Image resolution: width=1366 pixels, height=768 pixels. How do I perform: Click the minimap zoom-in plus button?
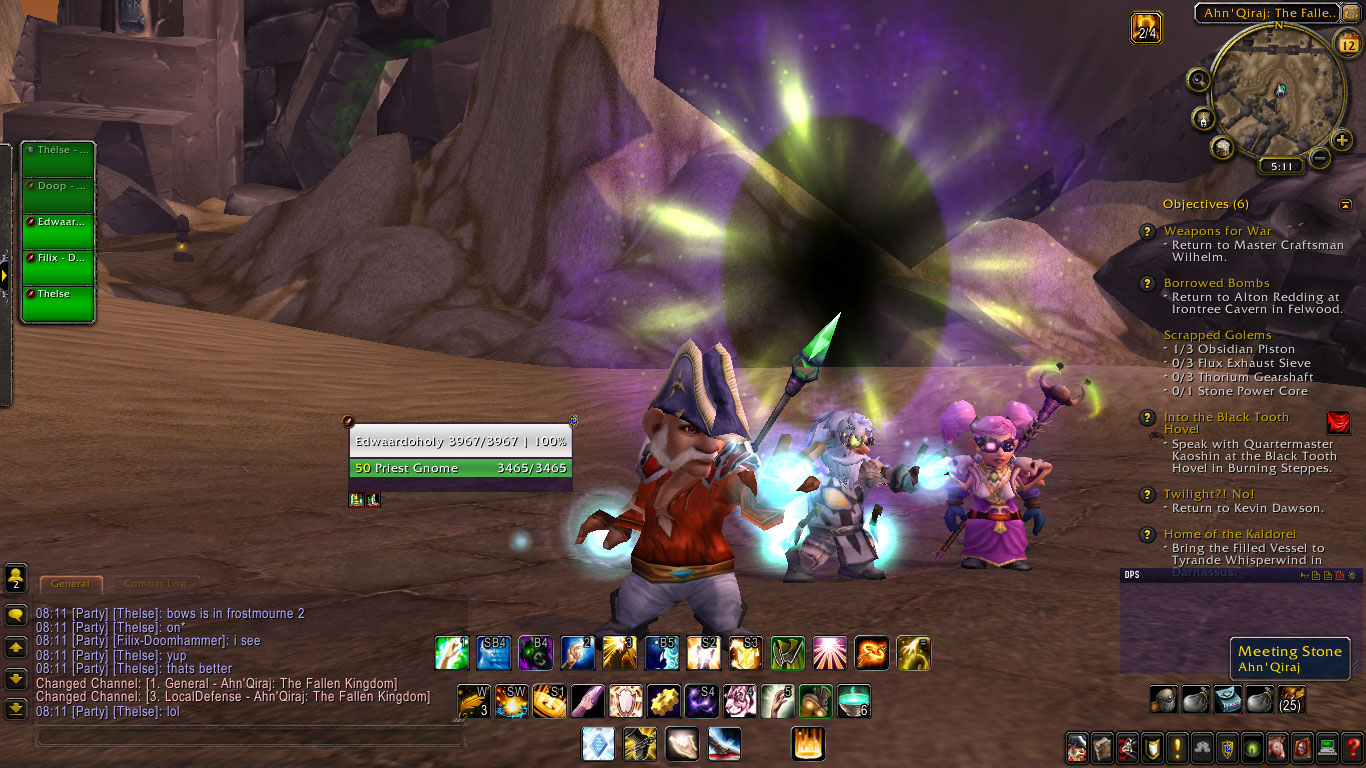(x=1342, y=141)
